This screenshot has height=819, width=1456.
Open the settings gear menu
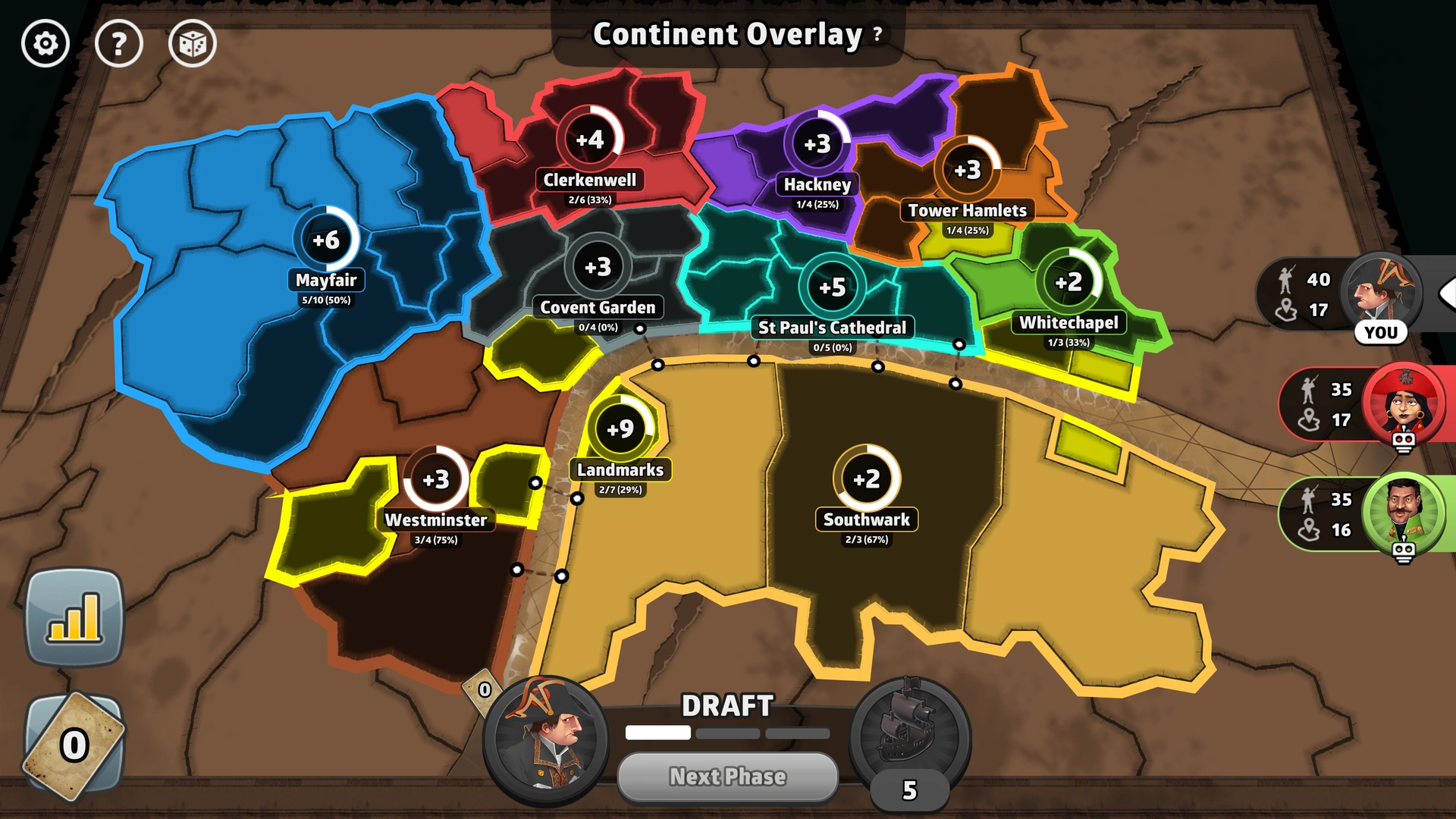coord(45,43)
